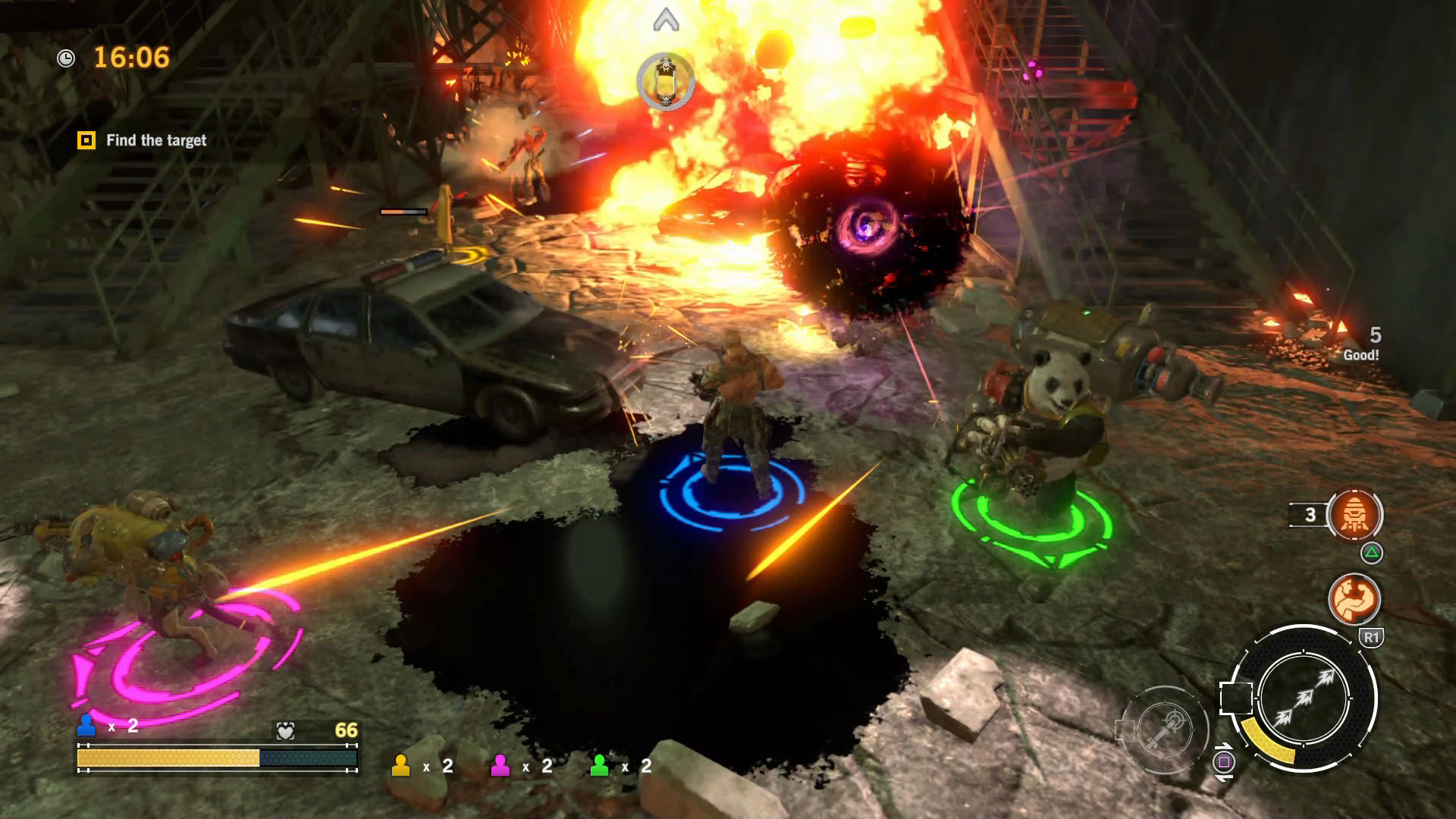Click the pink player lives icon
The width and height of the screenshot is (1456, 819).
500,767
